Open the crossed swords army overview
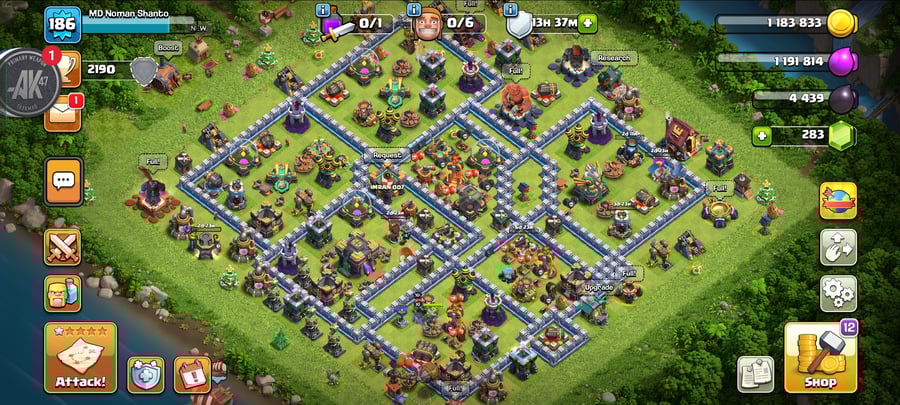This screenshot has height=405, width=900. [62, 247]
